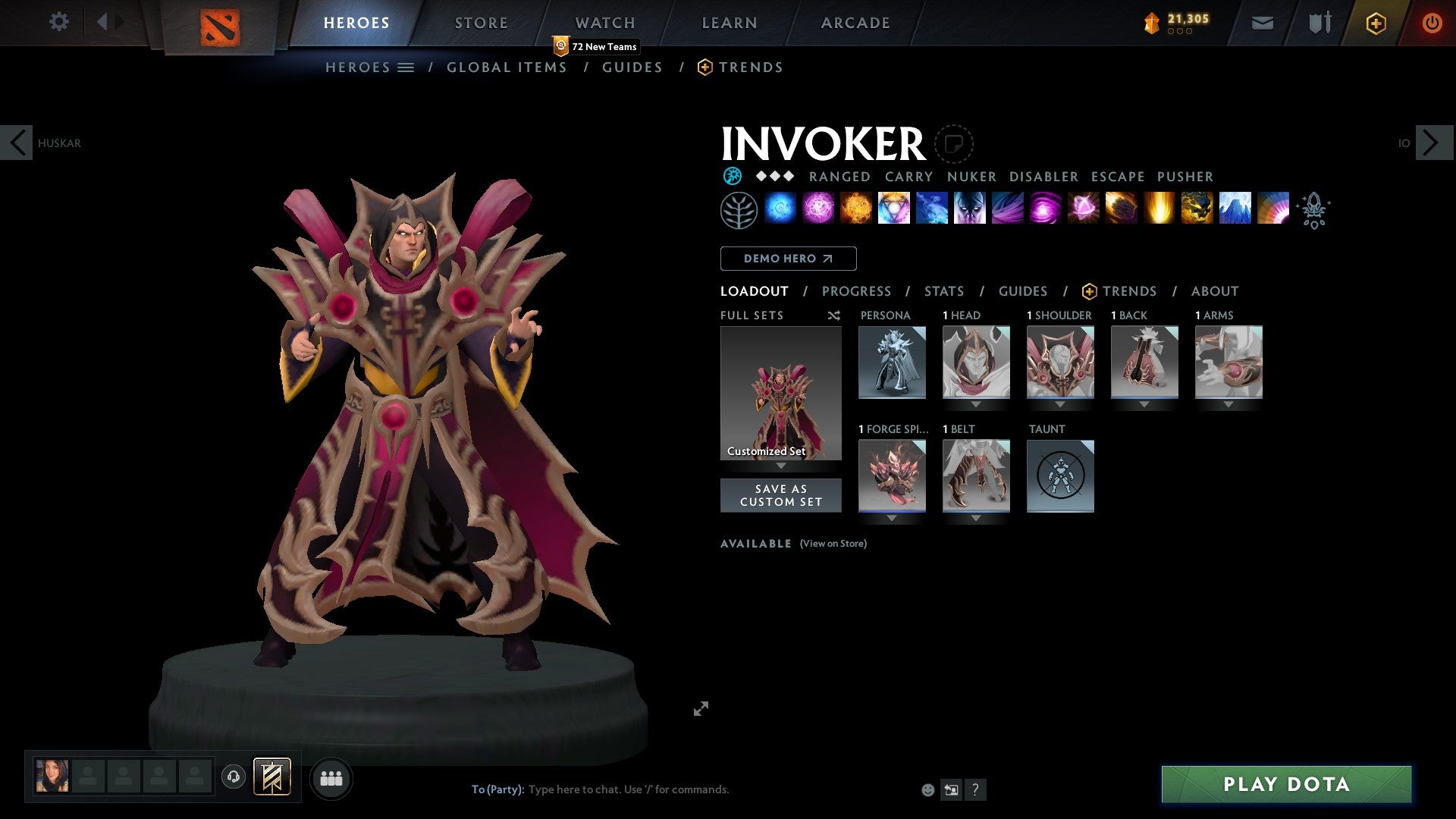1456x819 pixels.
Task: Open the emoticon picker in chat bar
Action: [927, 789]
